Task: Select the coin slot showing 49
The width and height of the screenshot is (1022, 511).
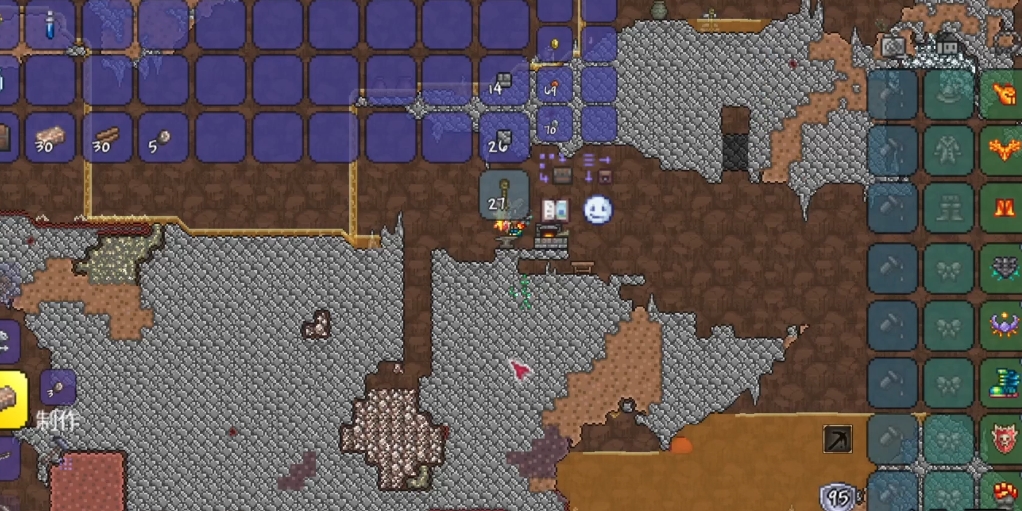Action: [555, 84]
